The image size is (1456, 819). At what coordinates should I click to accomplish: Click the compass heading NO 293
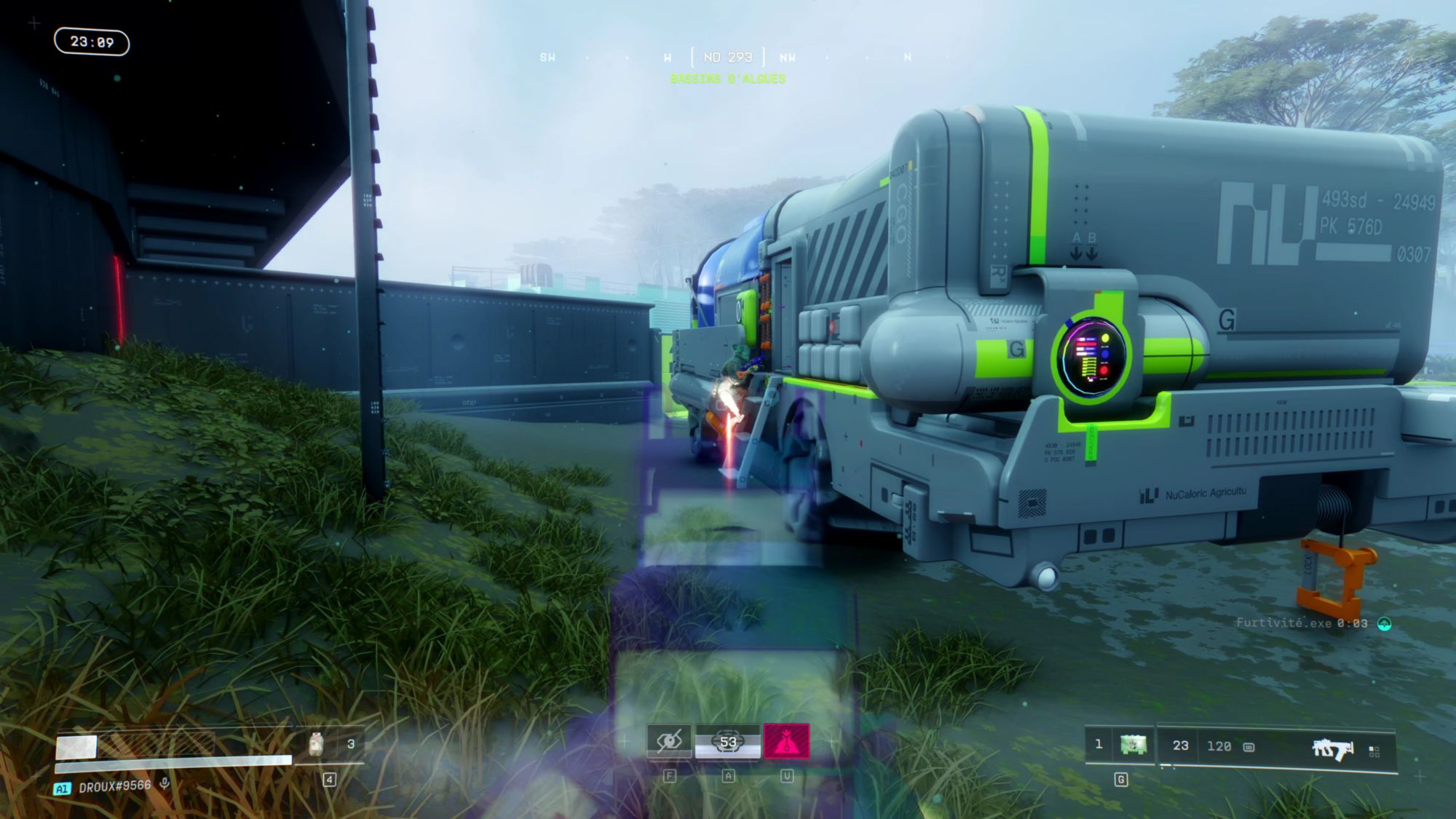click(728, 57)
